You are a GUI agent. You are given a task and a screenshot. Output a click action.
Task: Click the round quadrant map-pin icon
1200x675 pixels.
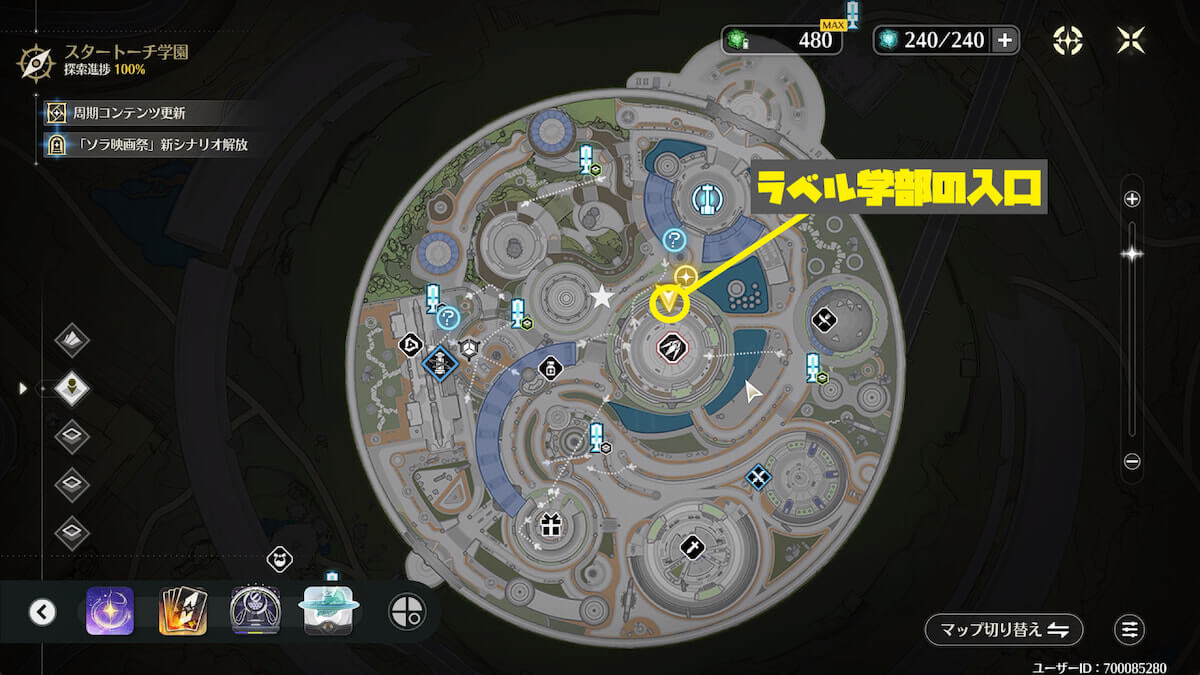coord(406,611)
